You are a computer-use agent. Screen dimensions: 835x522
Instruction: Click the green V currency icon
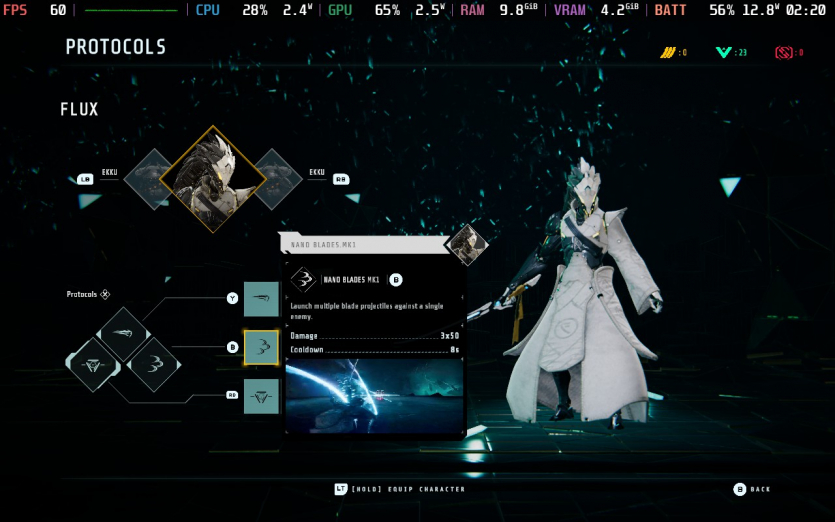click(x=723, y=52)
